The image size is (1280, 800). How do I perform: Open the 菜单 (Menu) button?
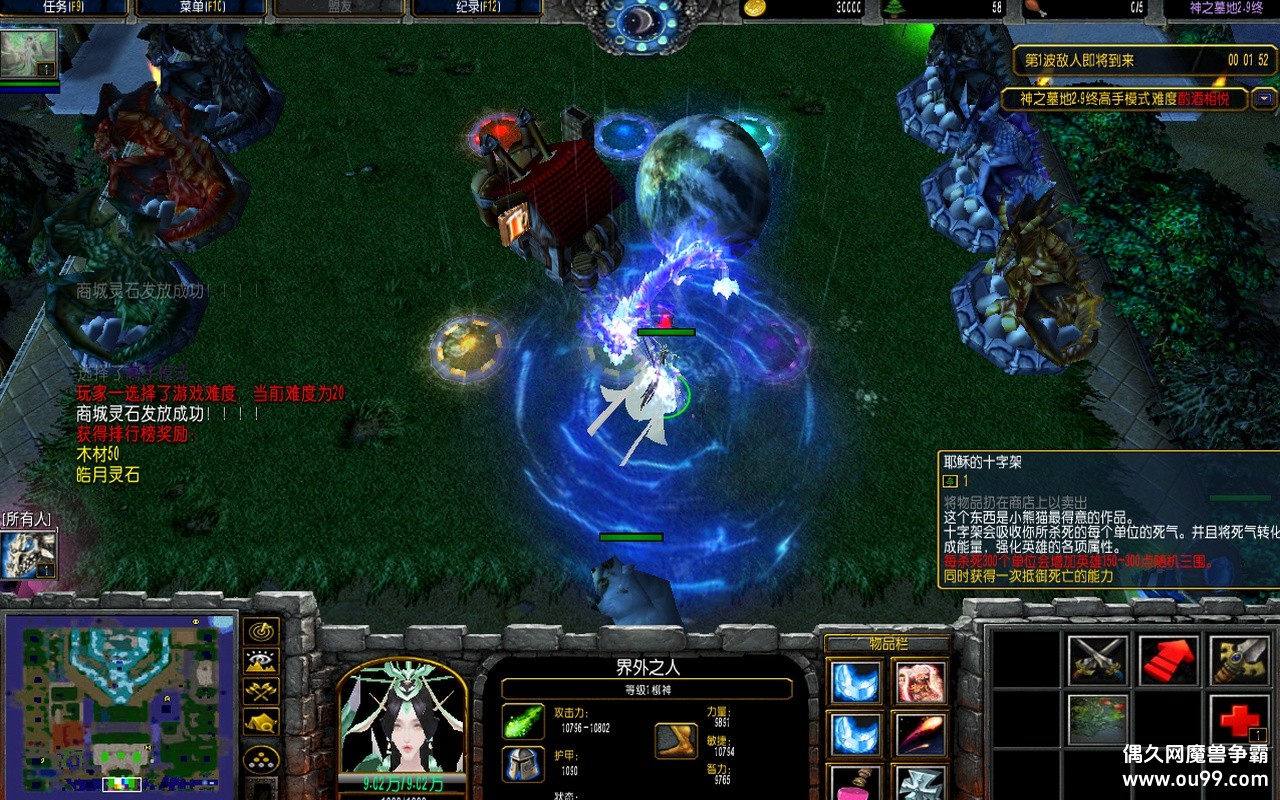pos(200,8)
